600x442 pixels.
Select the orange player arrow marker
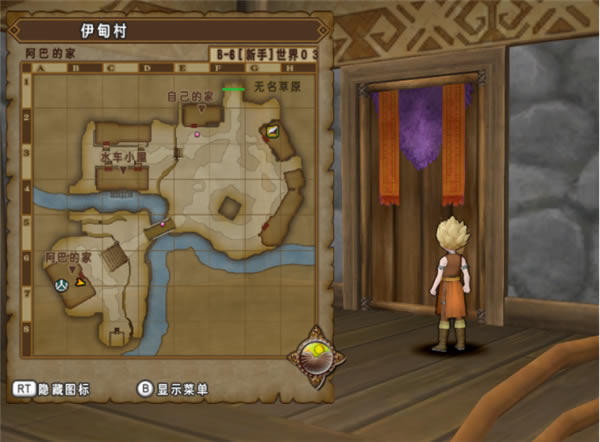coord(79,284)
